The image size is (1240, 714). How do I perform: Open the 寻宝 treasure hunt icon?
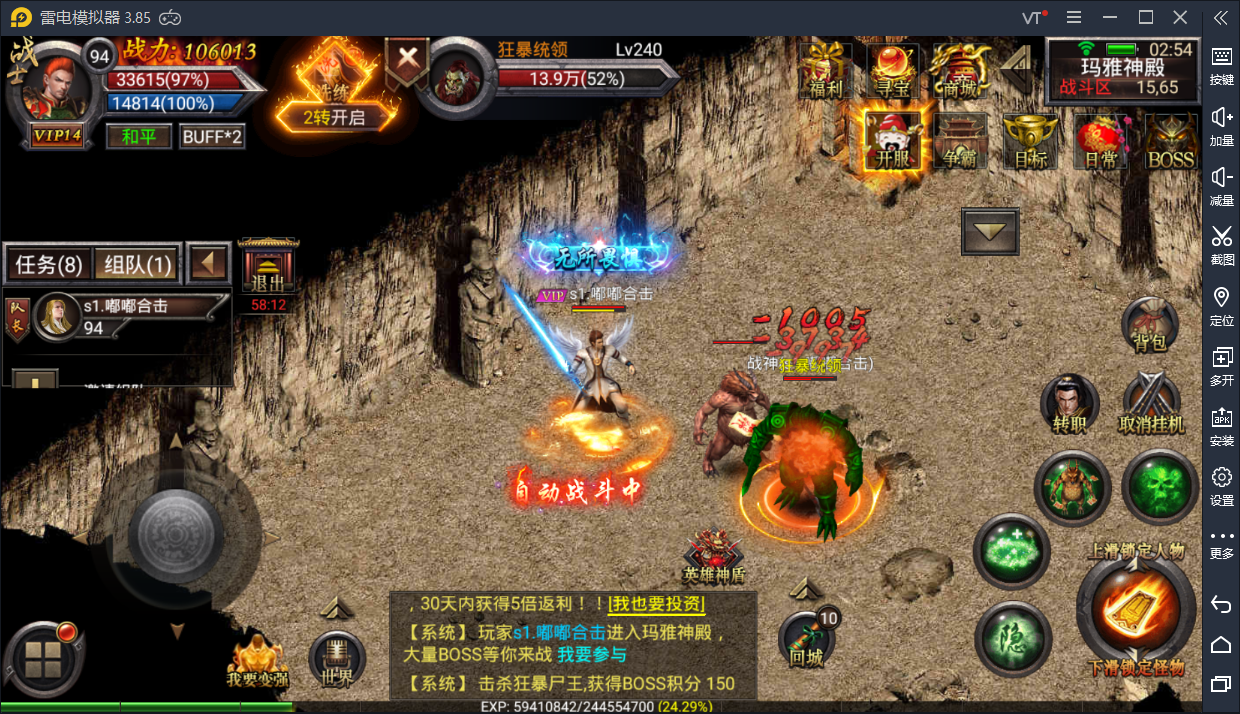pyautogui.click(x=893, y=70)
